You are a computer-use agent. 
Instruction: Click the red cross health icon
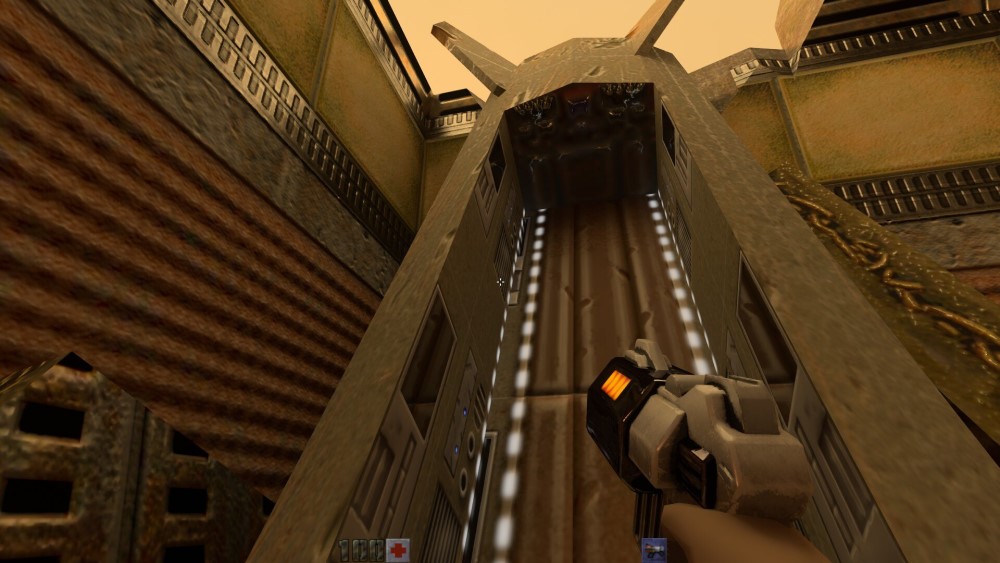pyautogui.click(x=398, y=549)
